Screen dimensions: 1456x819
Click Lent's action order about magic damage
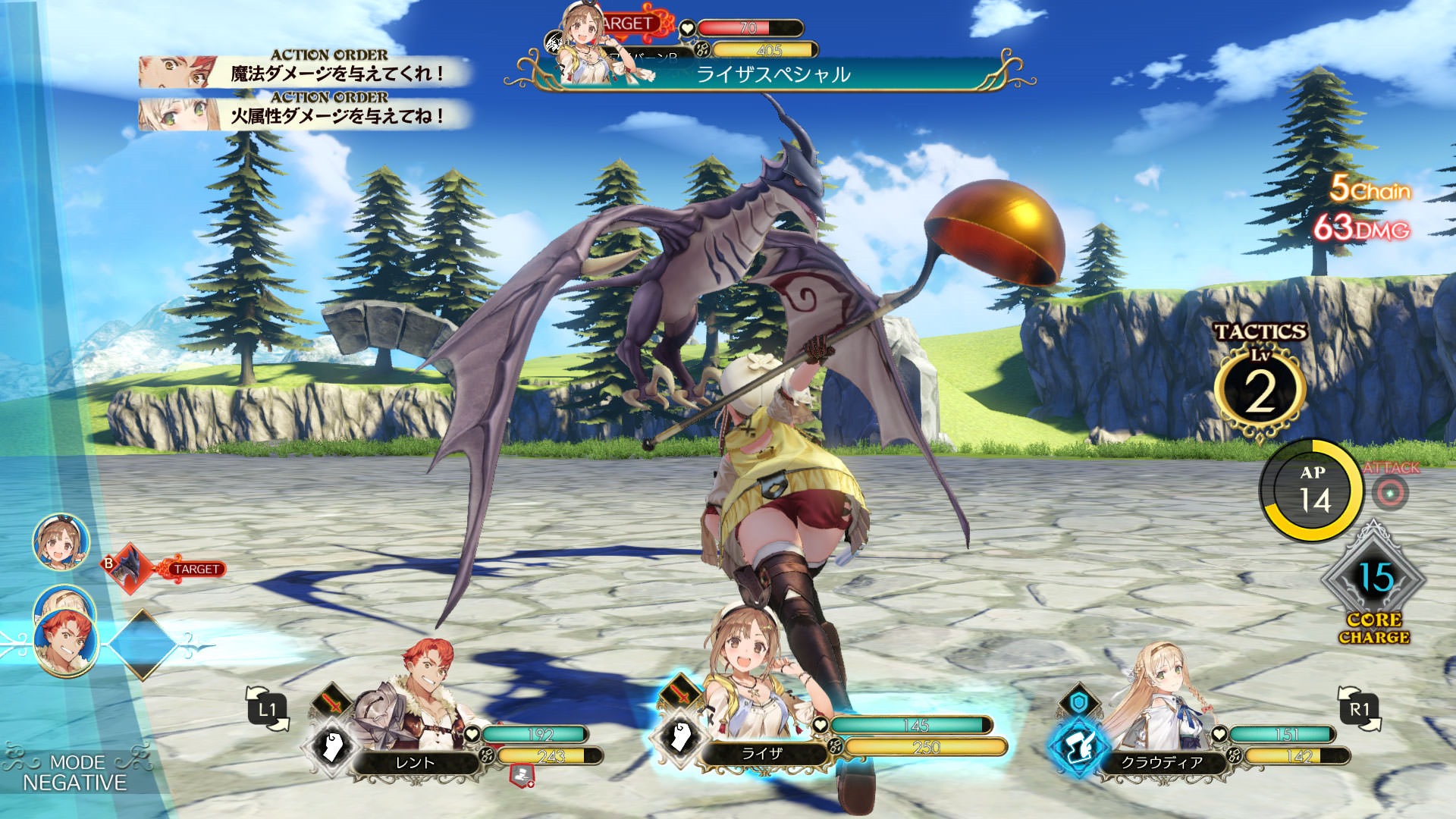(303, 71)
